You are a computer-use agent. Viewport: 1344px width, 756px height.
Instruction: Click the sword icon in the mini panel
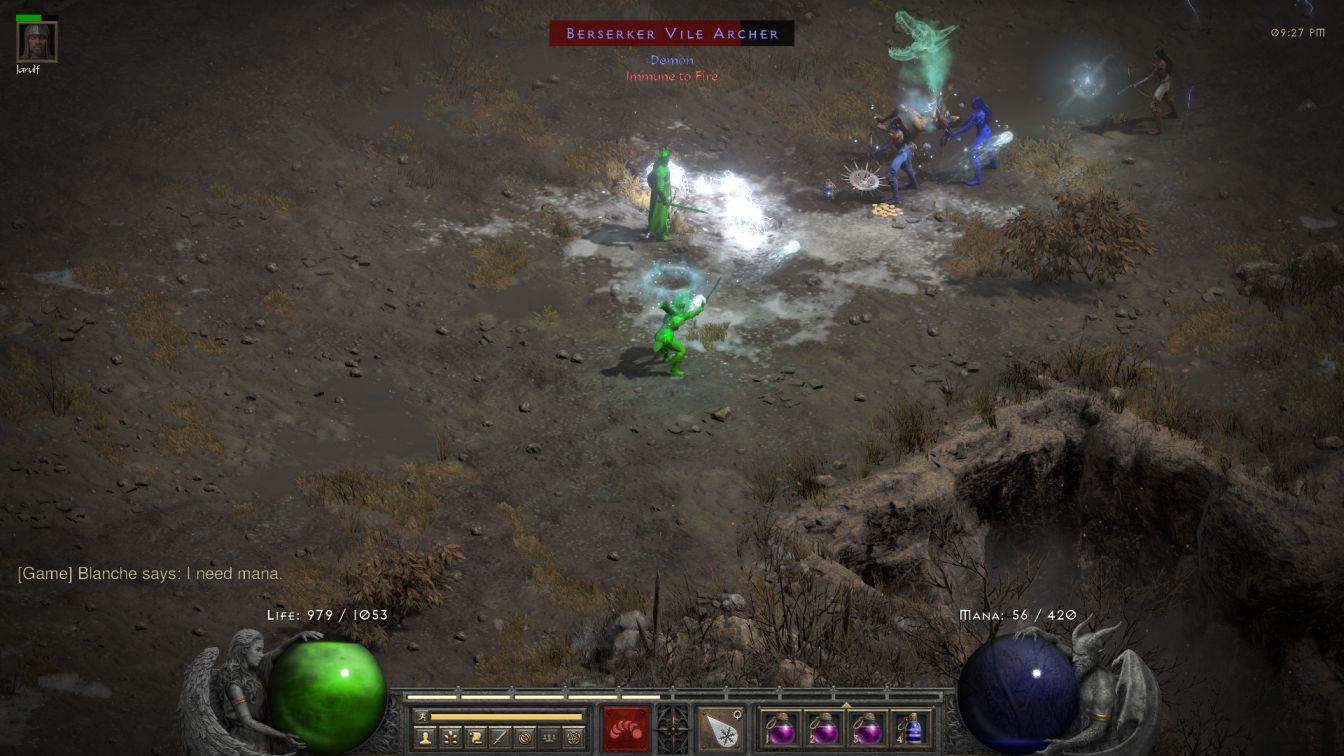coord(498,738)
